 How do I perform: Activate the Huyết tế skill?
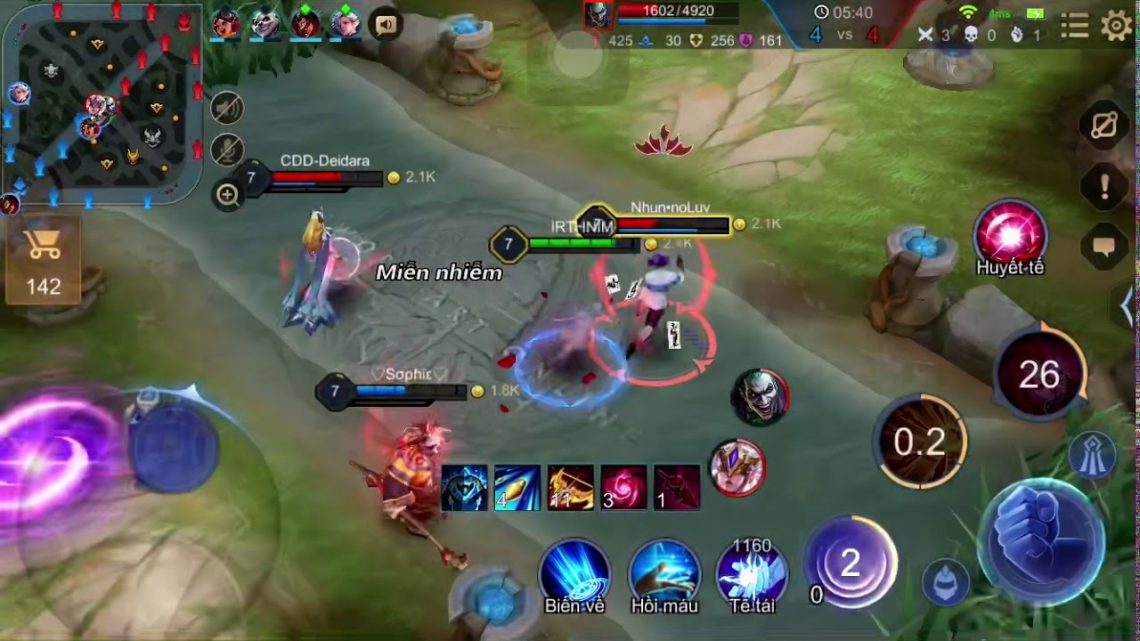pos(1010,233)
